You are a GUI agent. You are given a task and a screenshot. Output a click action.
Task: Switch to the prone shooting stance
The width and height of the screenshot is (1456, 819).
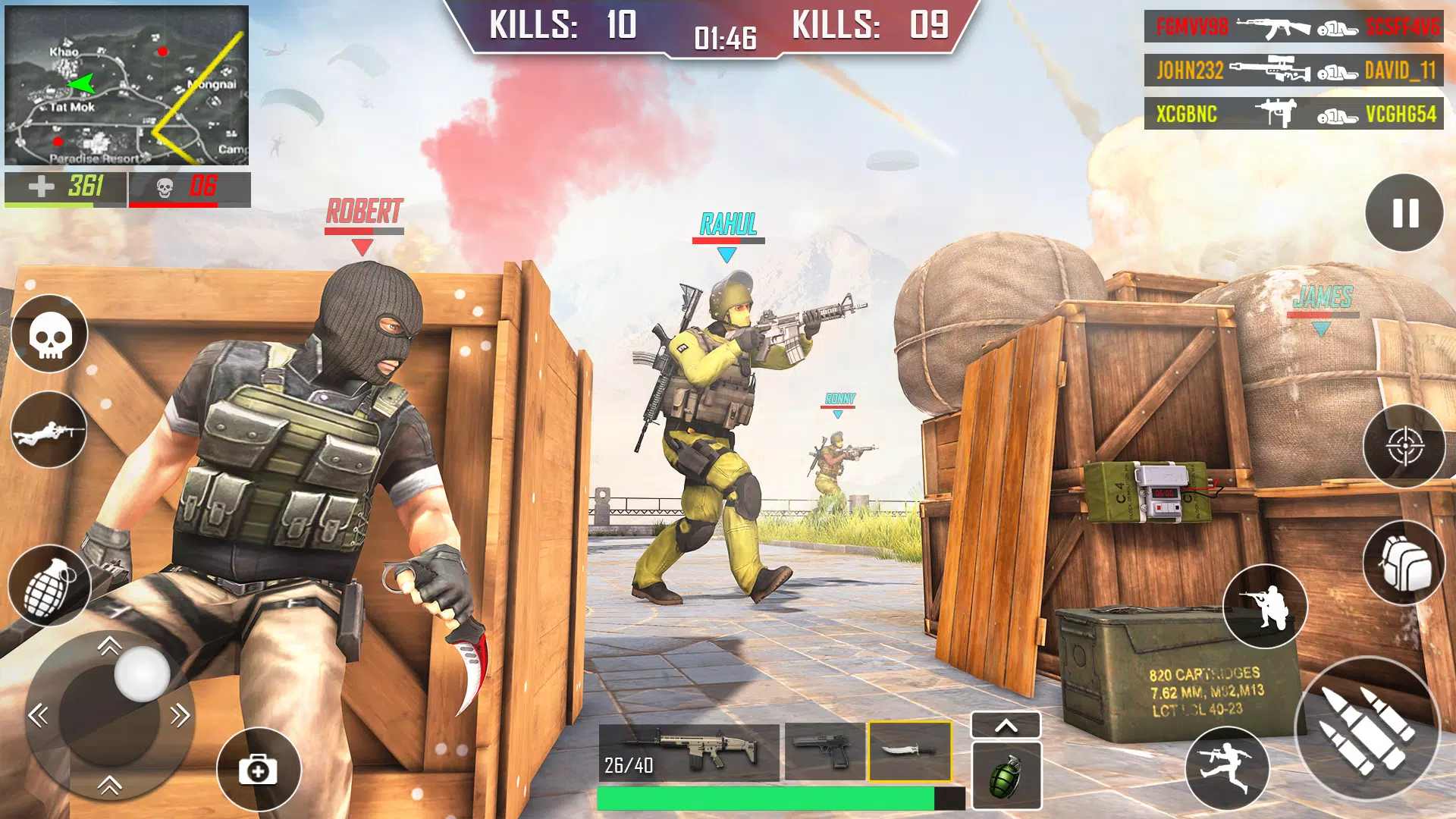pos(50,430)
